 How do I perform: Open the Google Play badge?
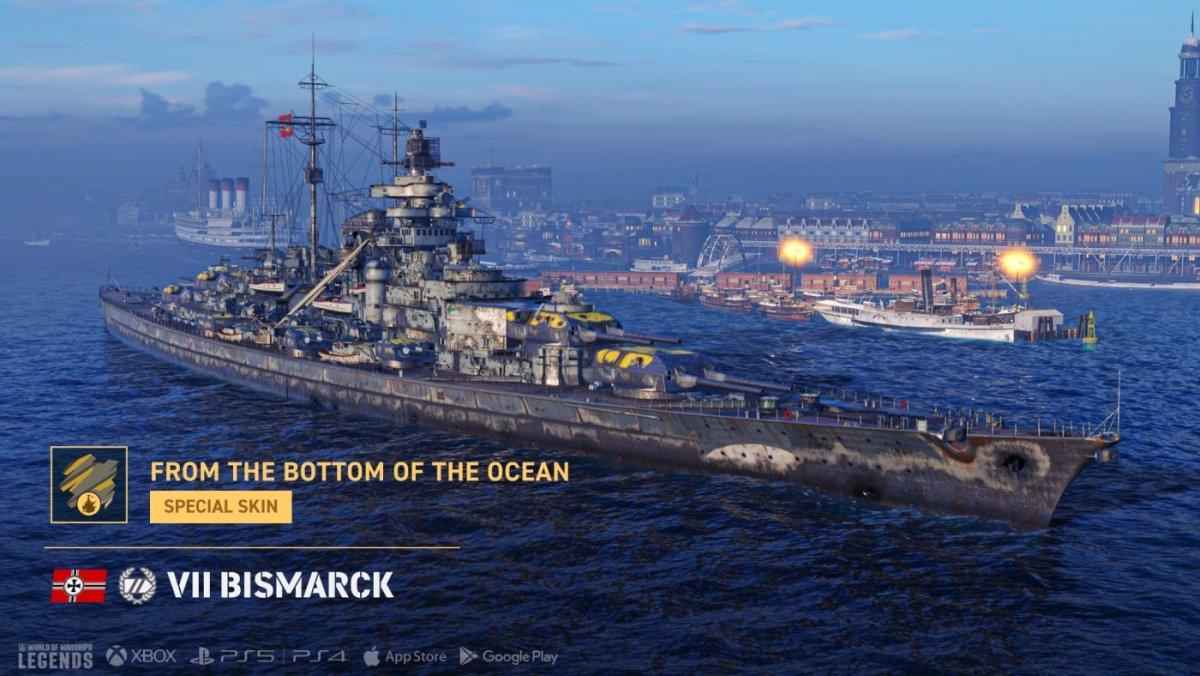[508, 657]
